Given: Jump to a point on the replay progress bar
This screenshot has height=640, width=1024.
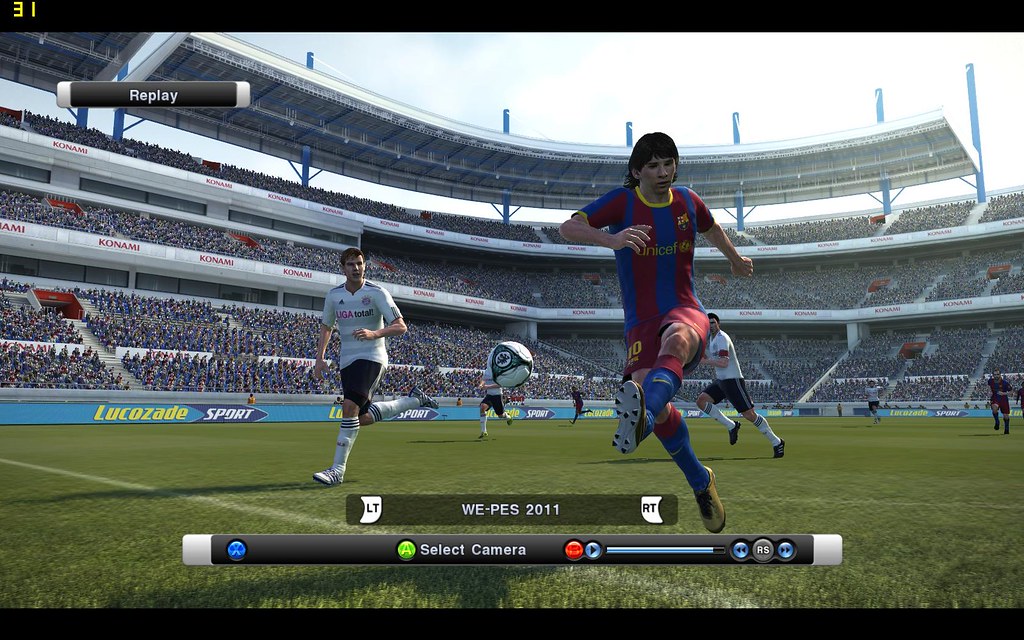Looking at the screenshot, I should (665, 549).
